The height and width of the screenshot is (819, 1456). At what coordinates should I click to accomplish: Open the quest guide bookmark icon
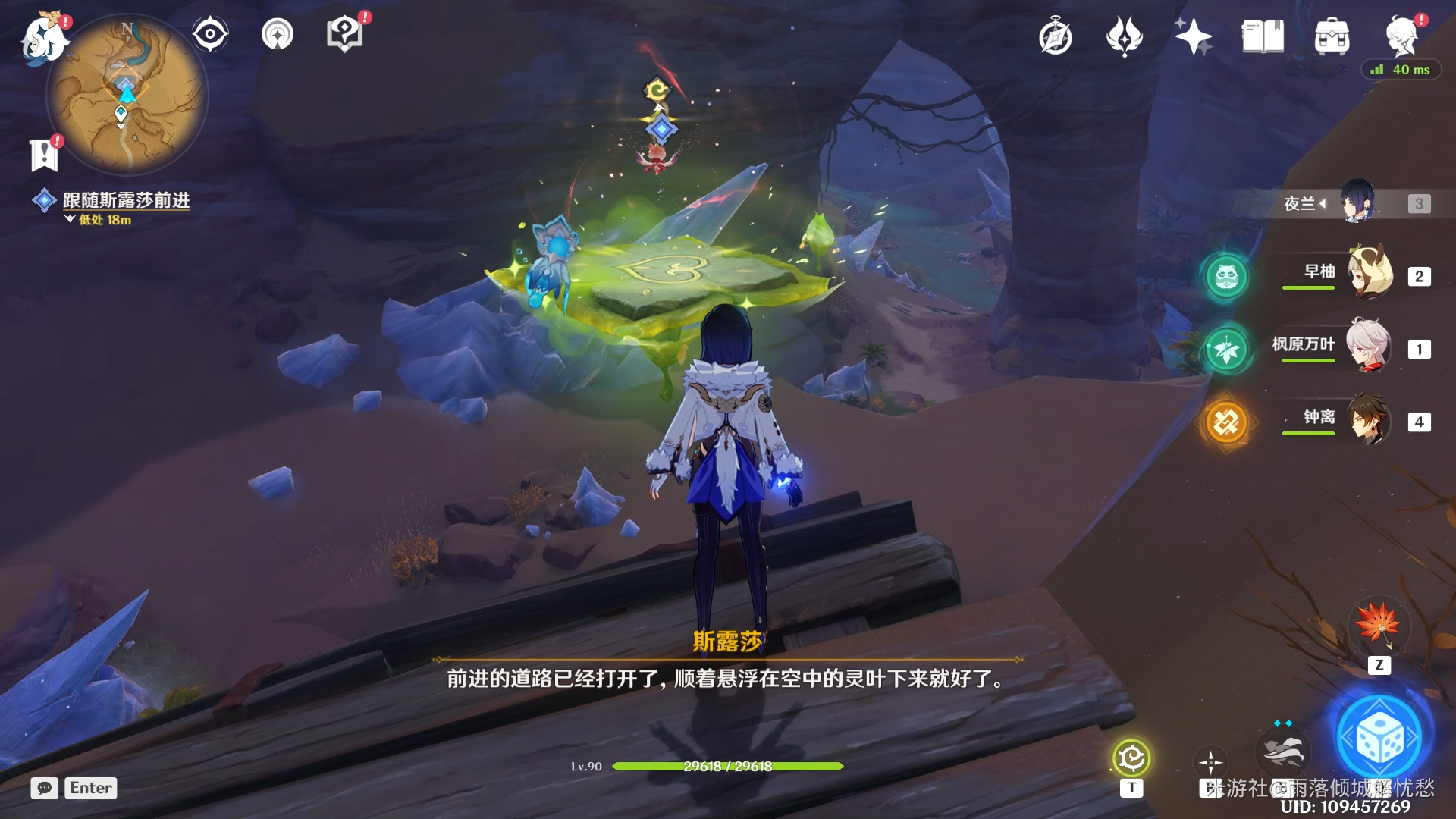(x=44, y=154)
